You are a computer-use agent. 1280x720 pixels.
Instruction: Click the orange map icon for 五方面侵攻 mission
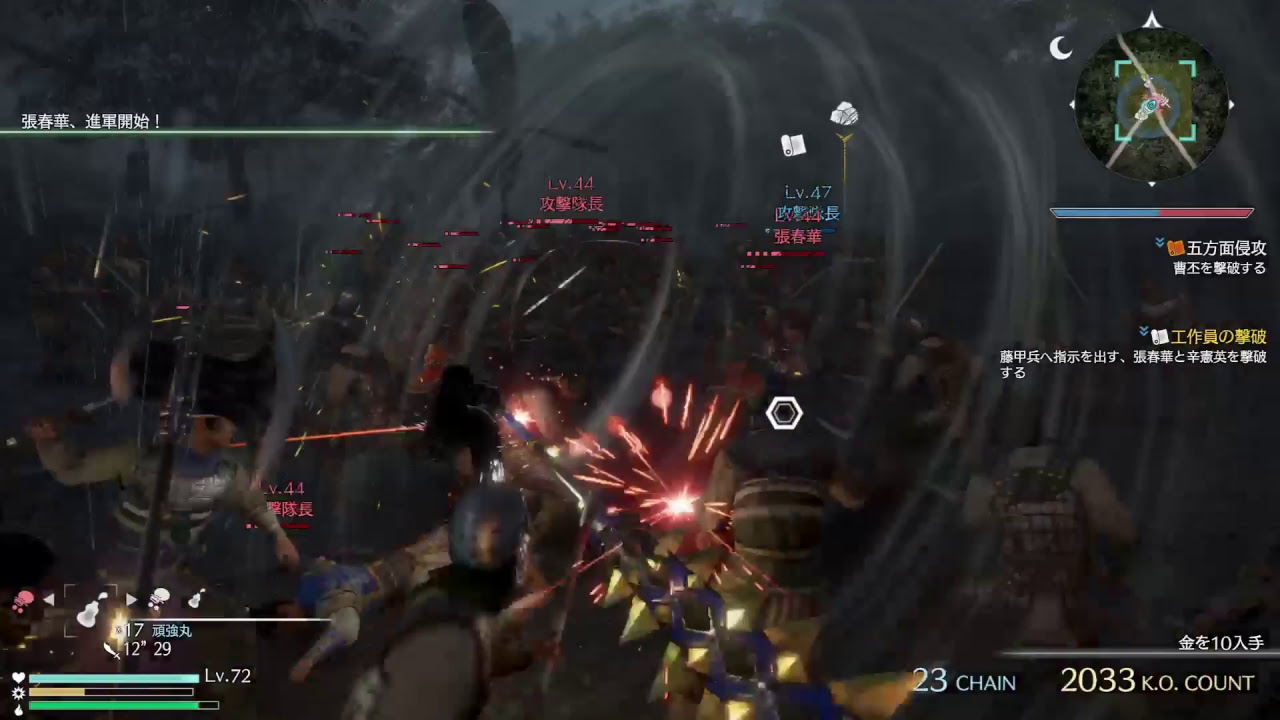[1175, 249]
